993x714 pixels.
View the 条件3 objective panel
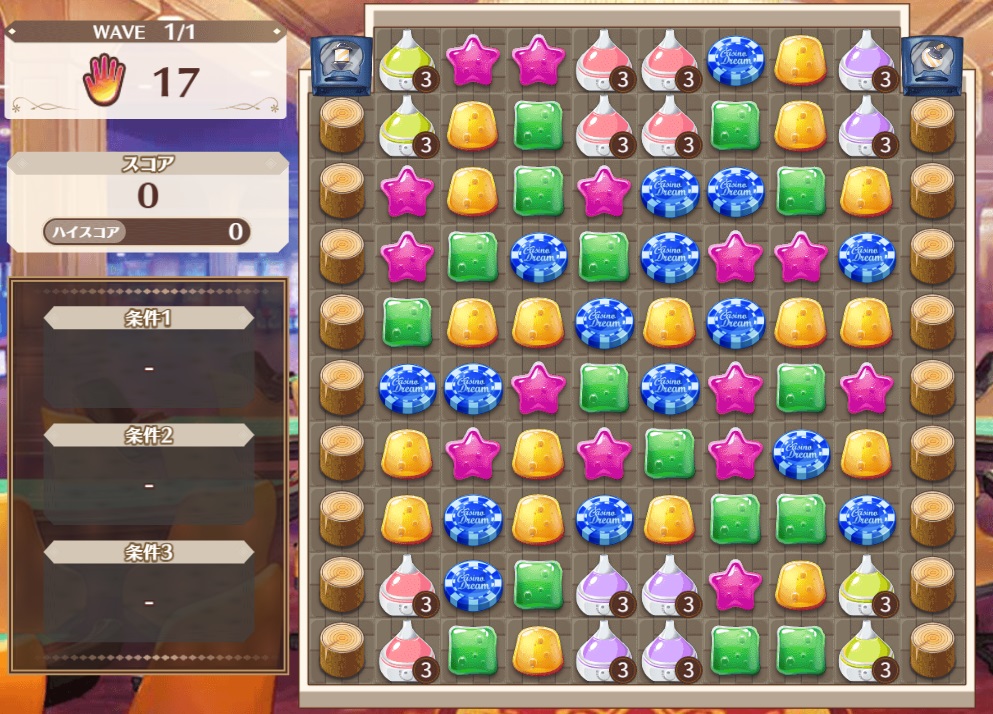(149, 588)
